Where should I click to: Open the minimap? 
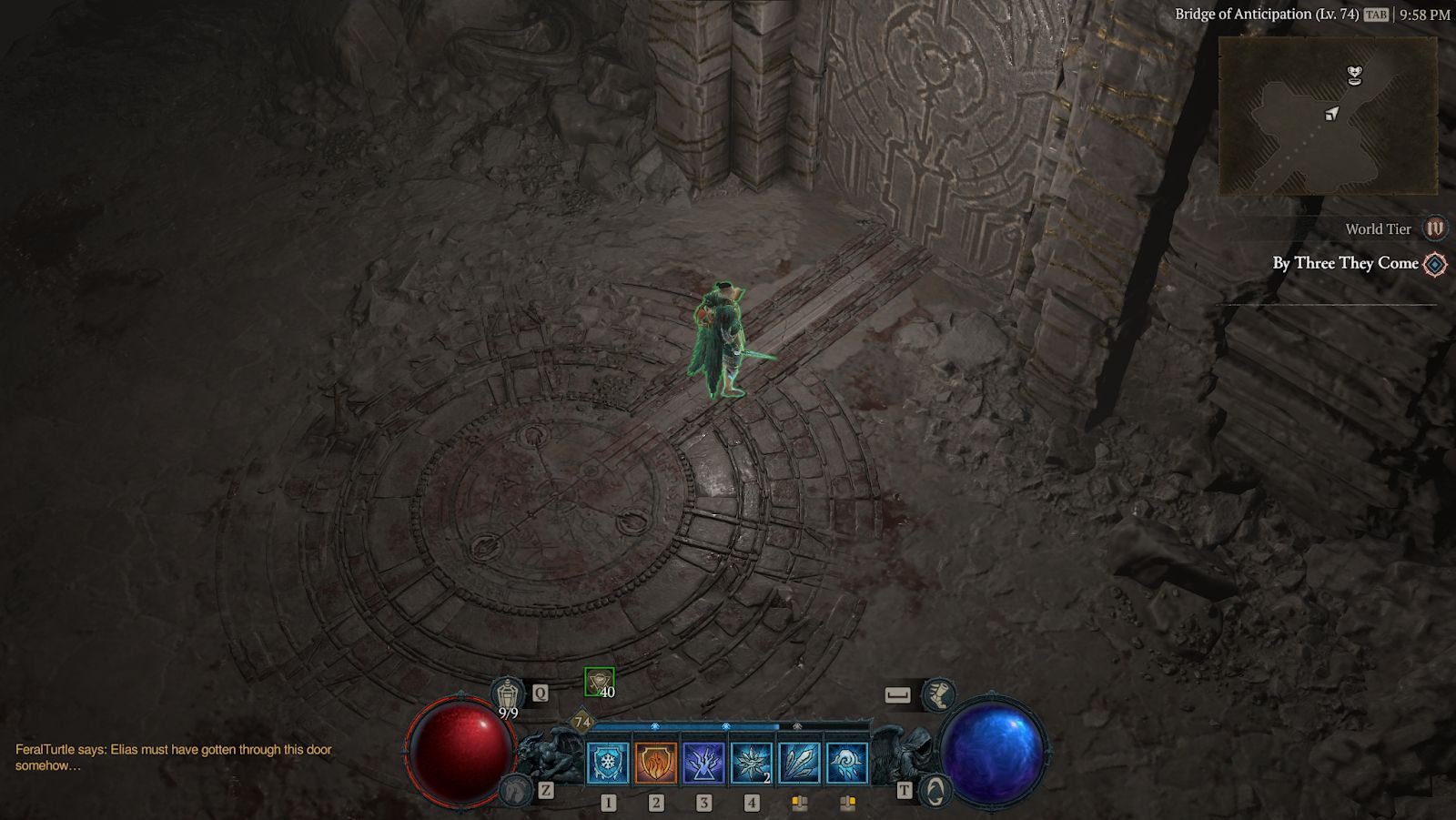tap(1328, 116)
